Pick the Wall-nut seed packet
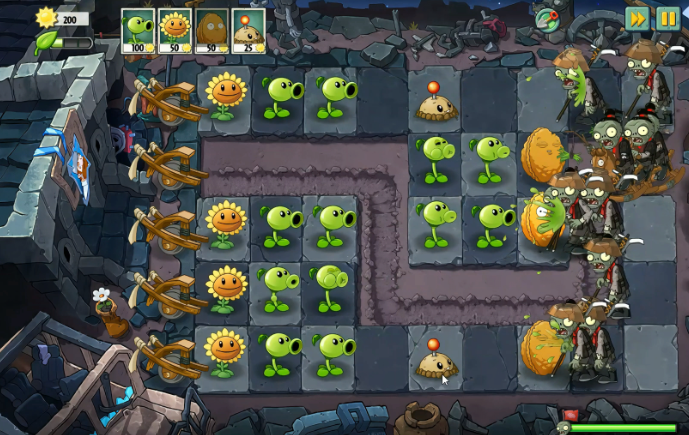The width and height of the screenshot is (689, 435). 211,30
